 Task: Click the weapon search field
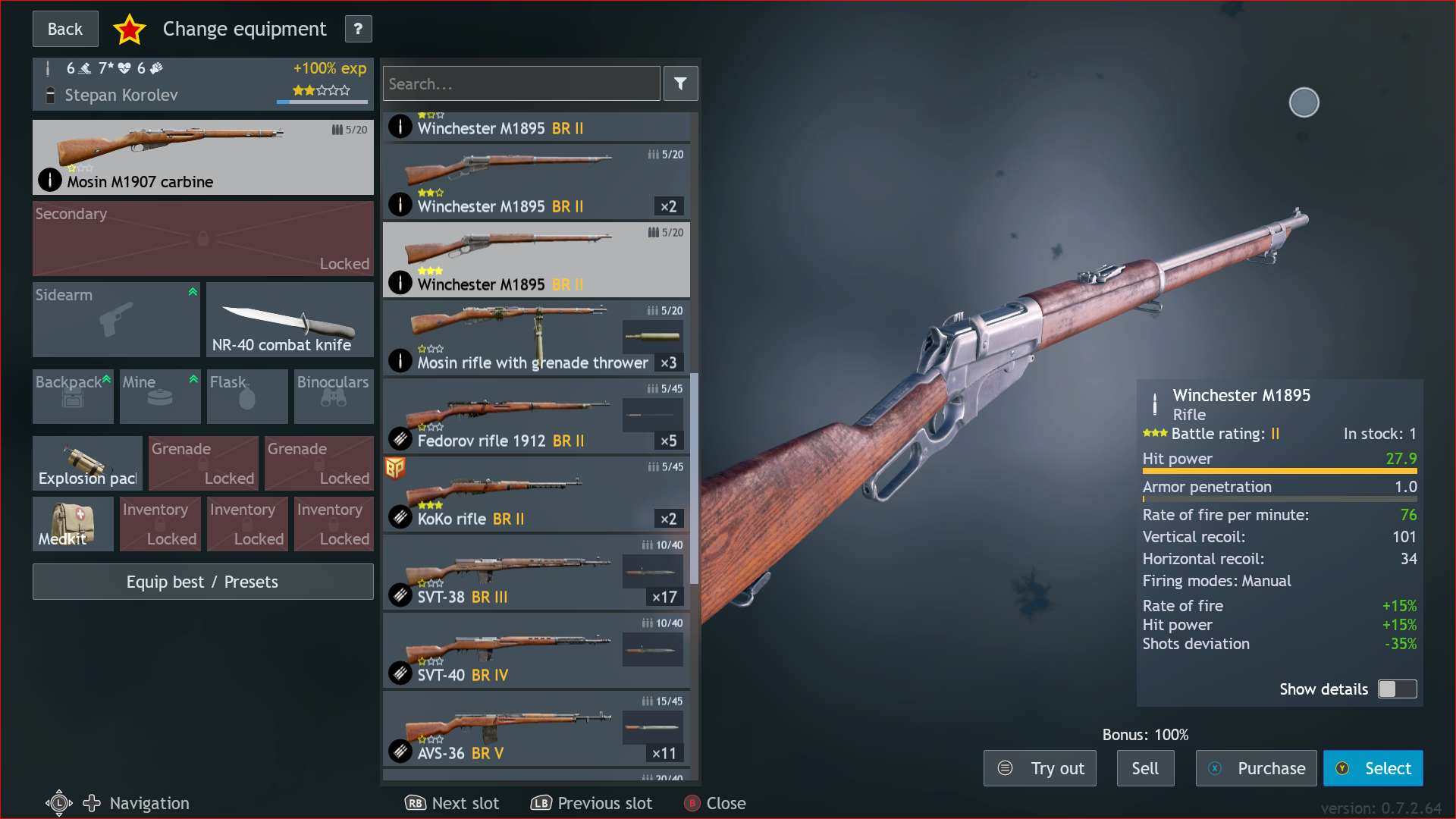521,83
